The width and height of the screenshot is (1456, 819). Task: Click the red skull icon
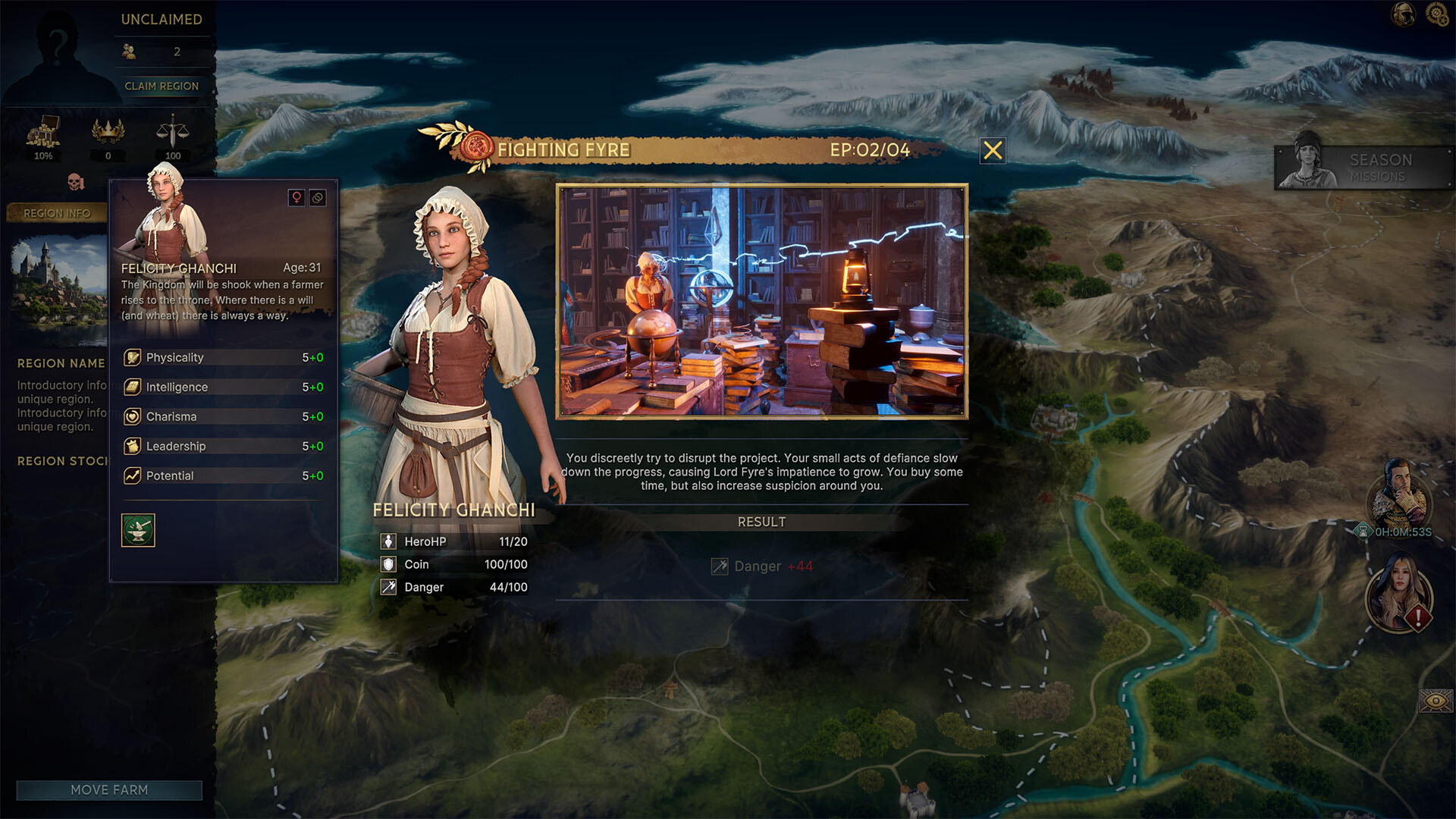point(75,182)
